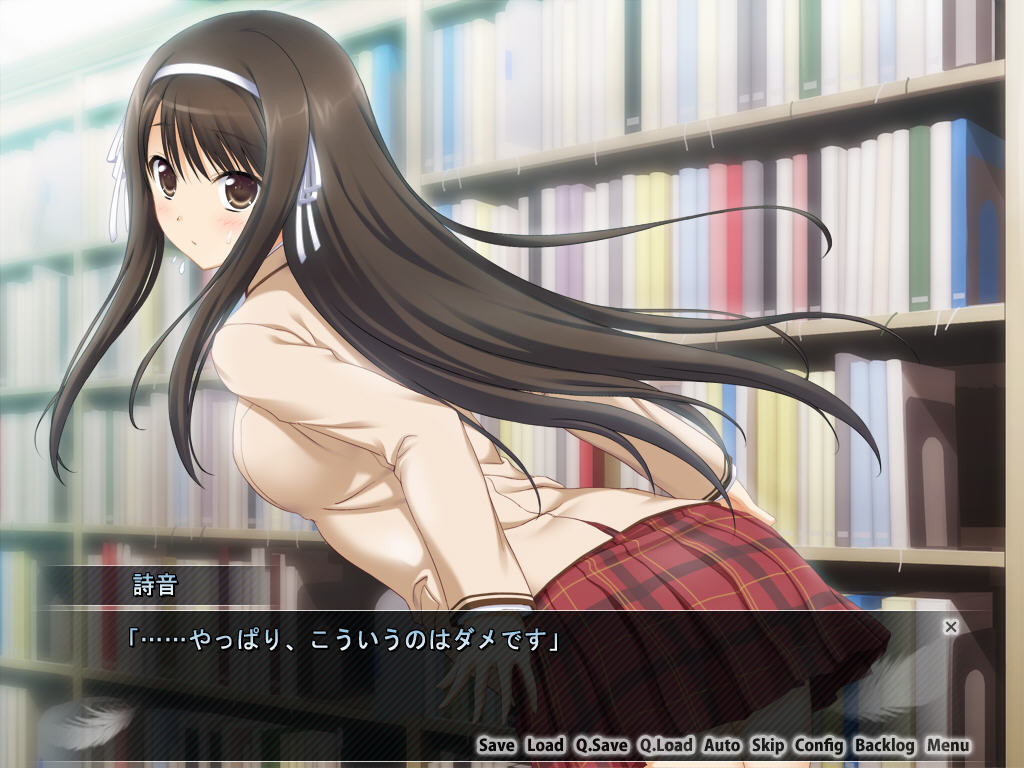
Task: Quick save with Q.Save
Action: pyautogui.click(x=601, y=745)
